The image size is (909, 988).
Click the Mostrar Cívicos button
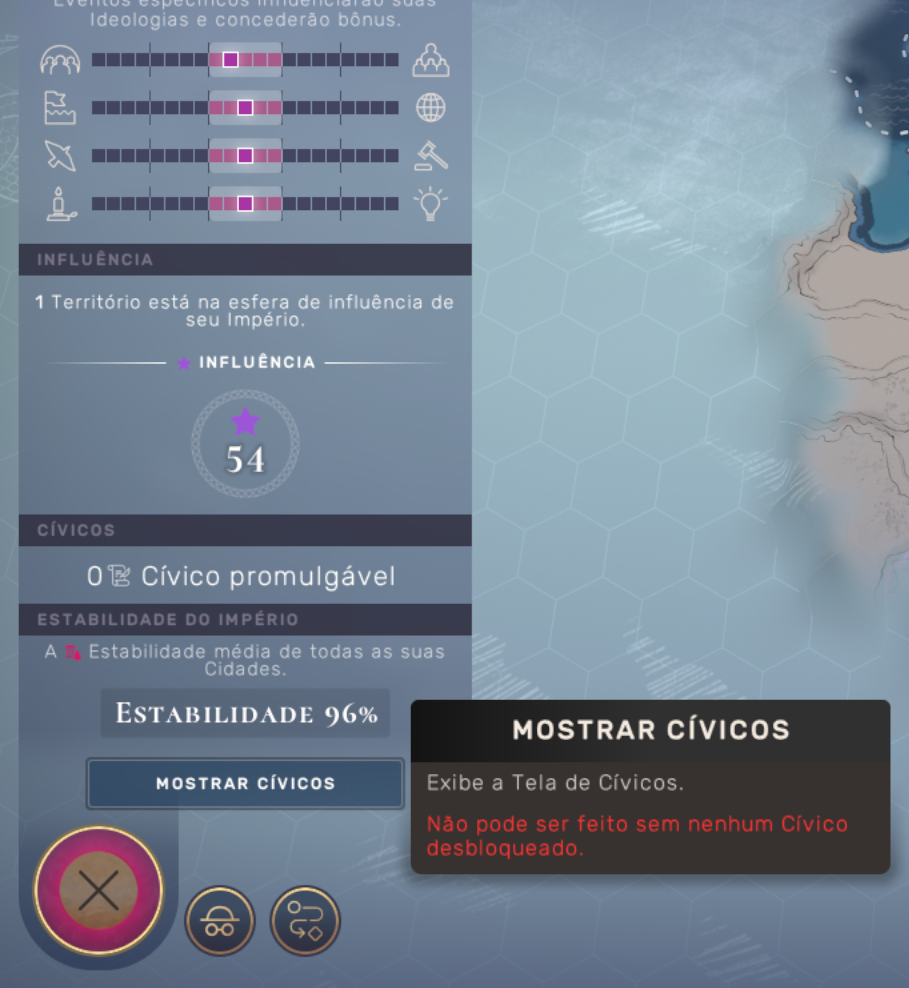(x=245, y=783)
